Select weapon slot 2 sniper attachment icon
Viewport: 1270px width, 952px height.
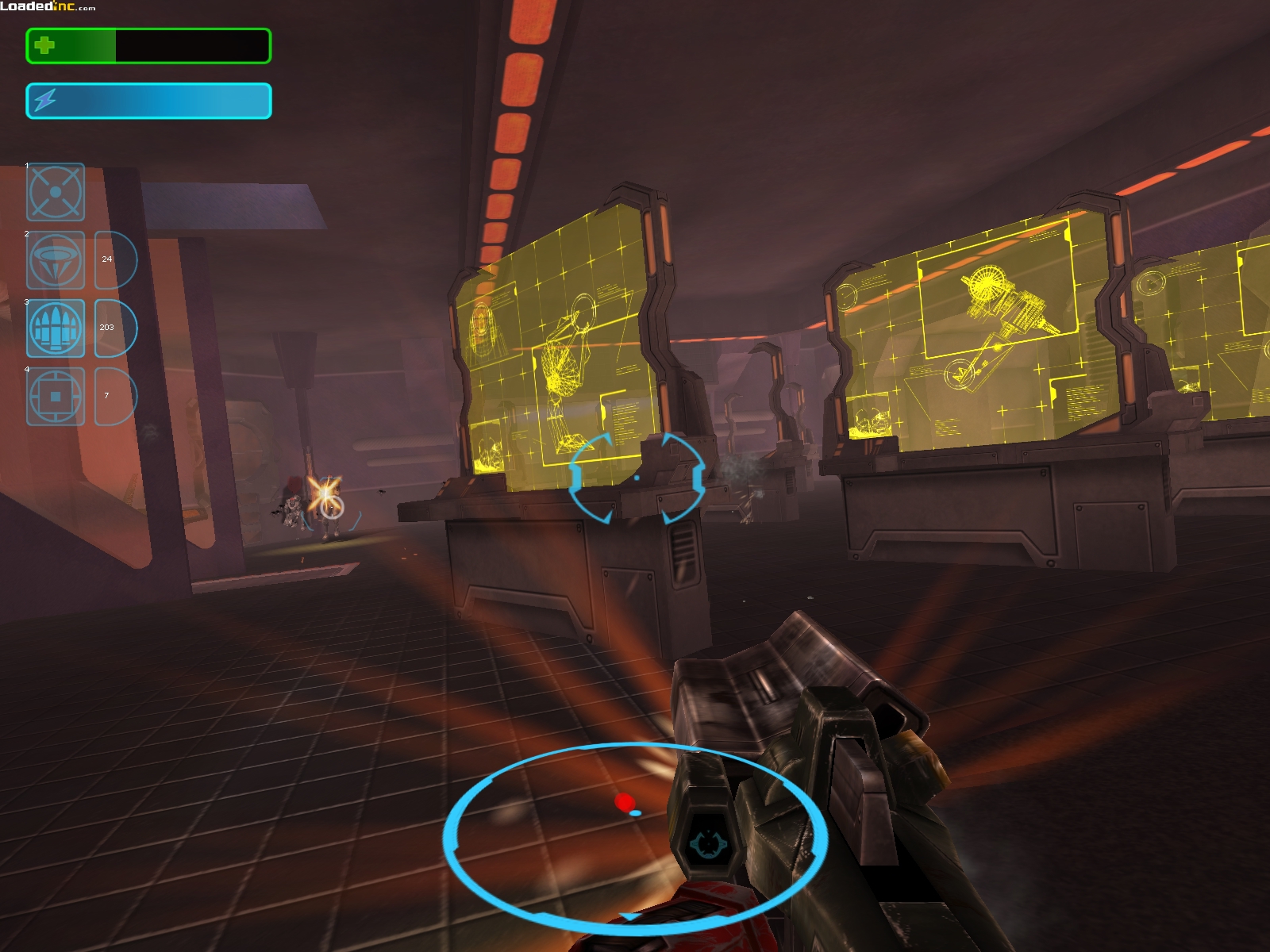56,260
